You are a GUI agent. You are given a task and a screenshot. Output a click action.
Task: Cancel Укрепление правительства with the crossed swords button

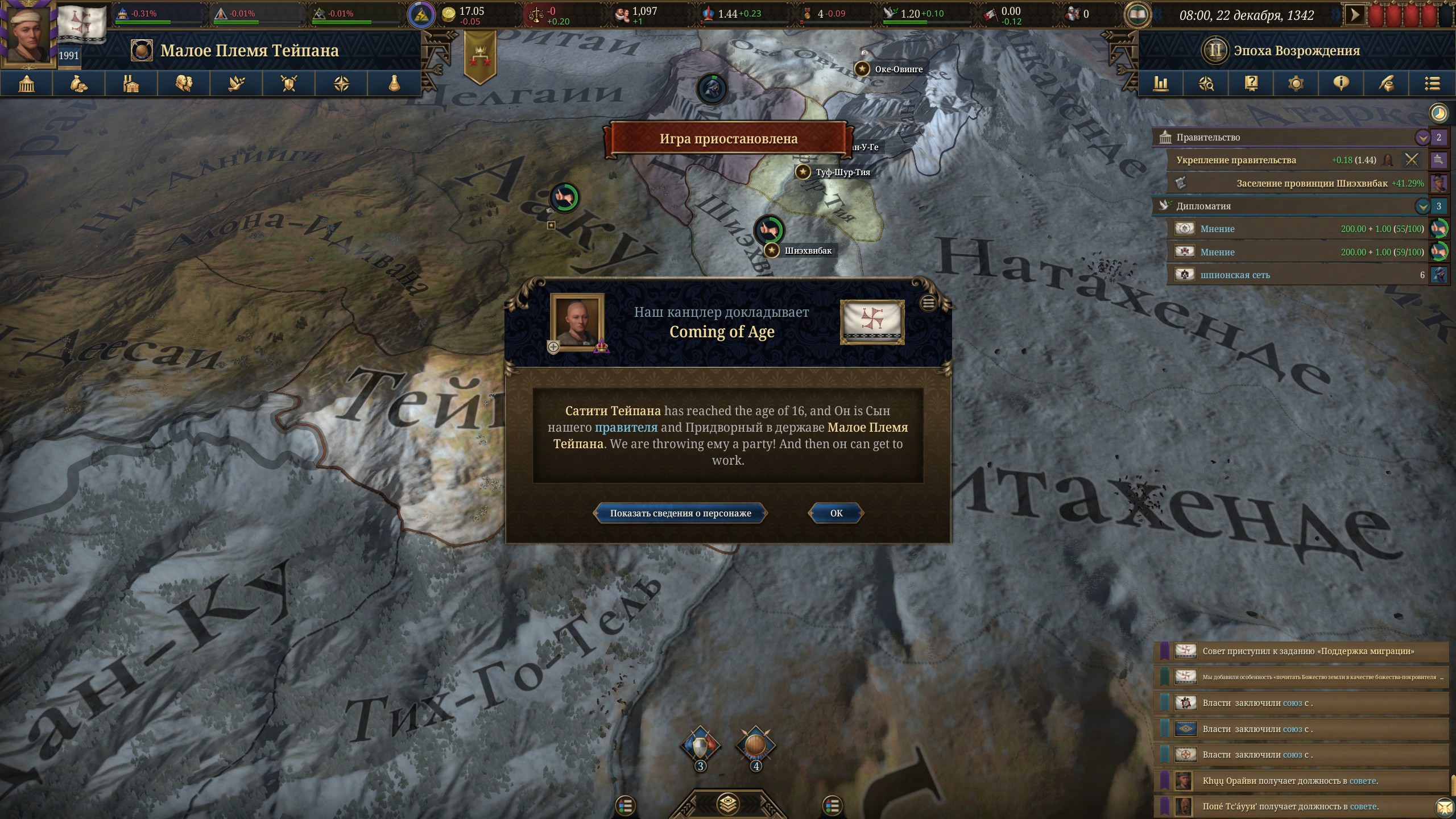point(1412,160)
